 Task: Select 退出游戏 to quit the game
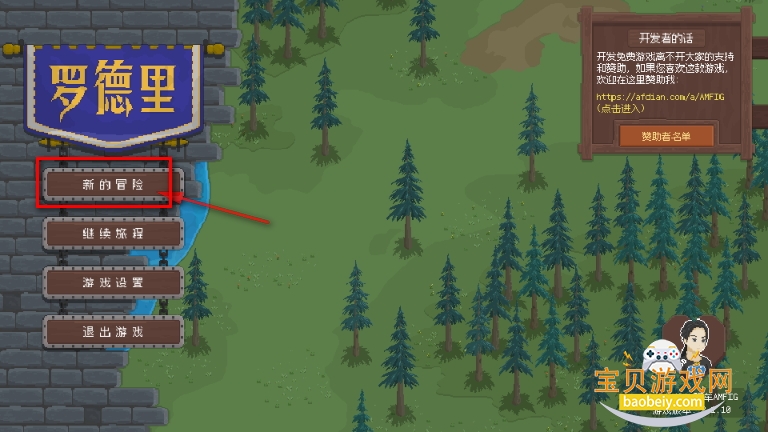(113, 331)
